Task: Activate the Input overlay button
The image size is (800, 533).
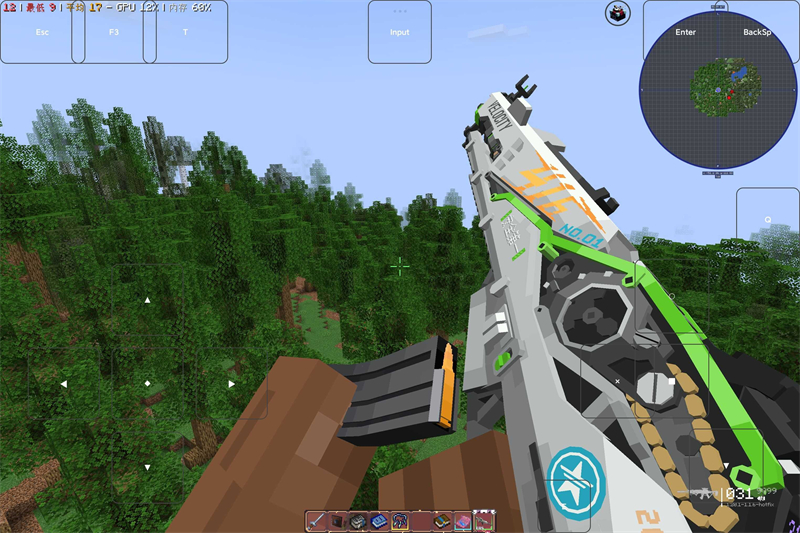Action: point(399,32)
